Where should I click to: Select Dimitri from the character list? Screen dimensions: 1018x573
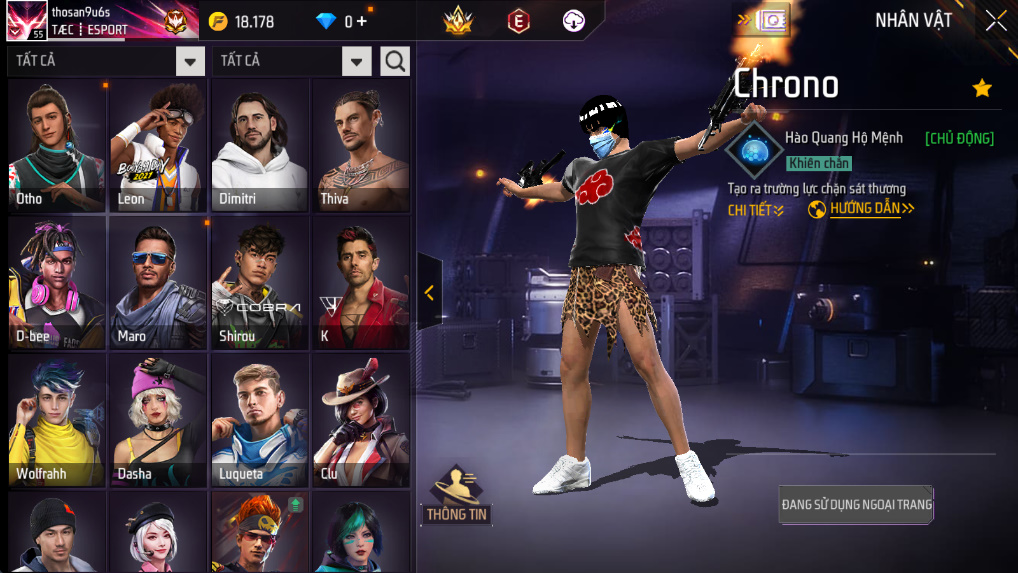[x=260, y=146]
